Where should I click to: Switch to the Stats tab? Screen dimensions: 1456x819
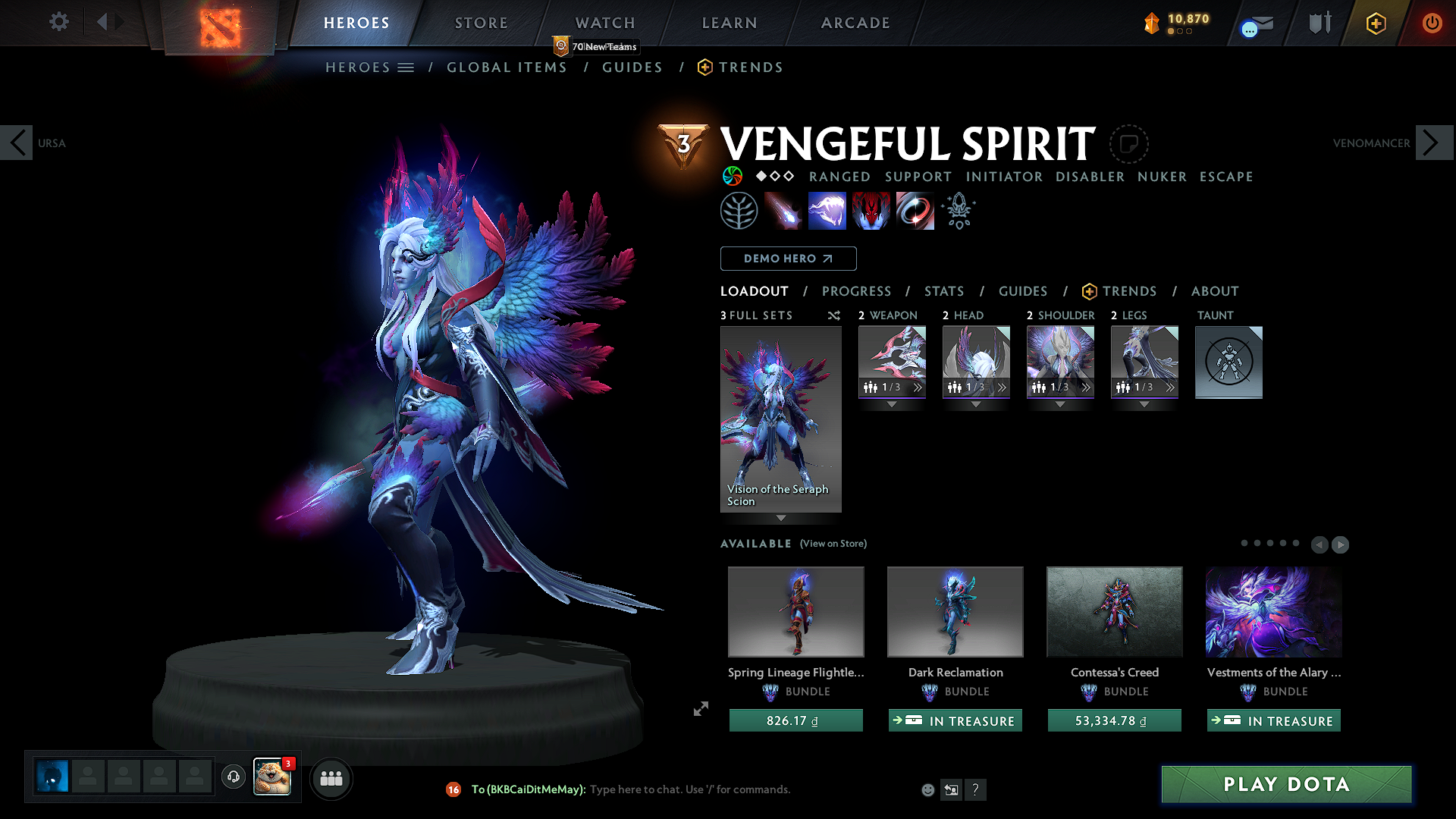[943, 291]
